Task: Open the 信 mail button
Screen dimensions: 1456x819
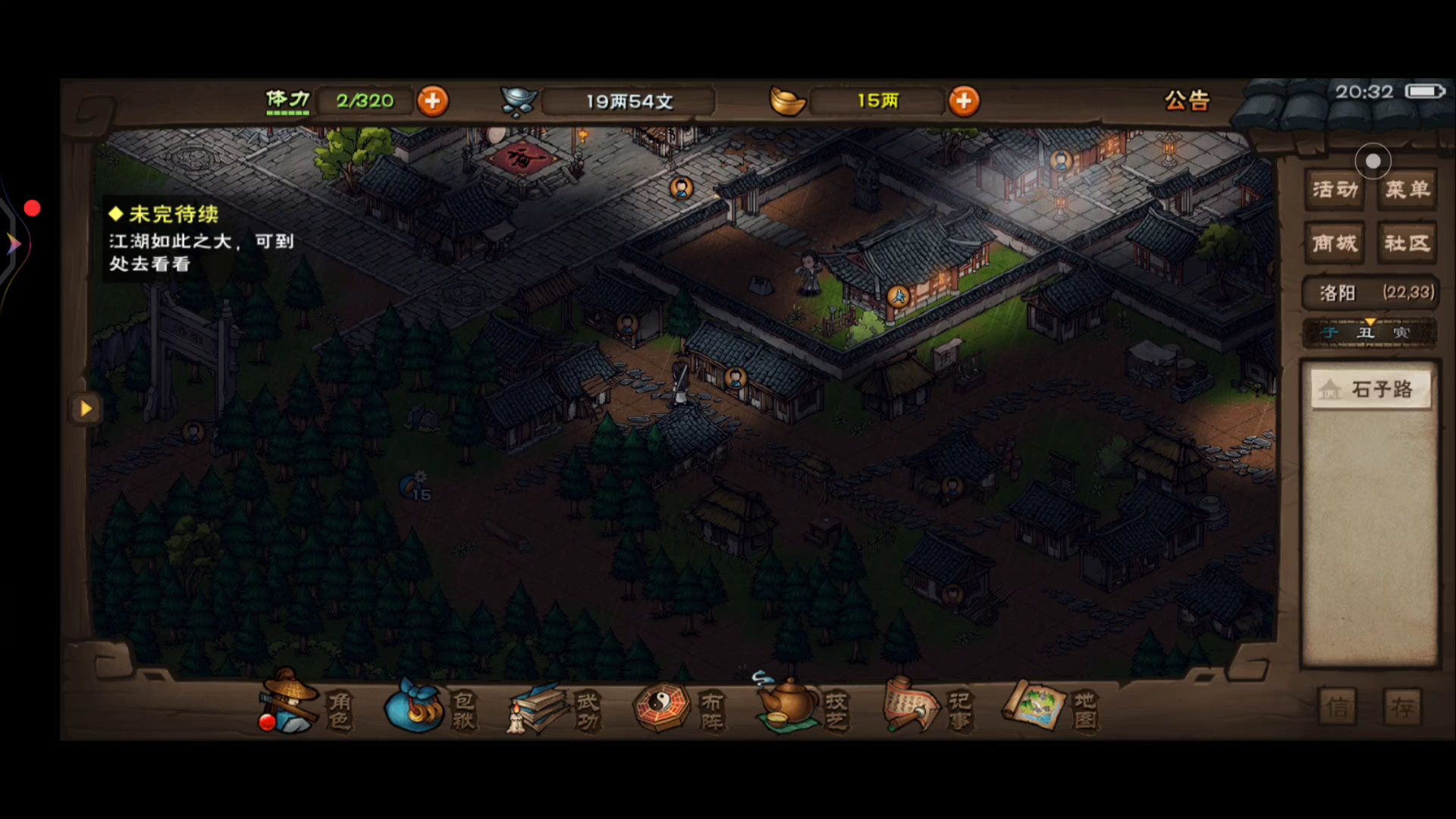Action: (x=1337, y=708)
